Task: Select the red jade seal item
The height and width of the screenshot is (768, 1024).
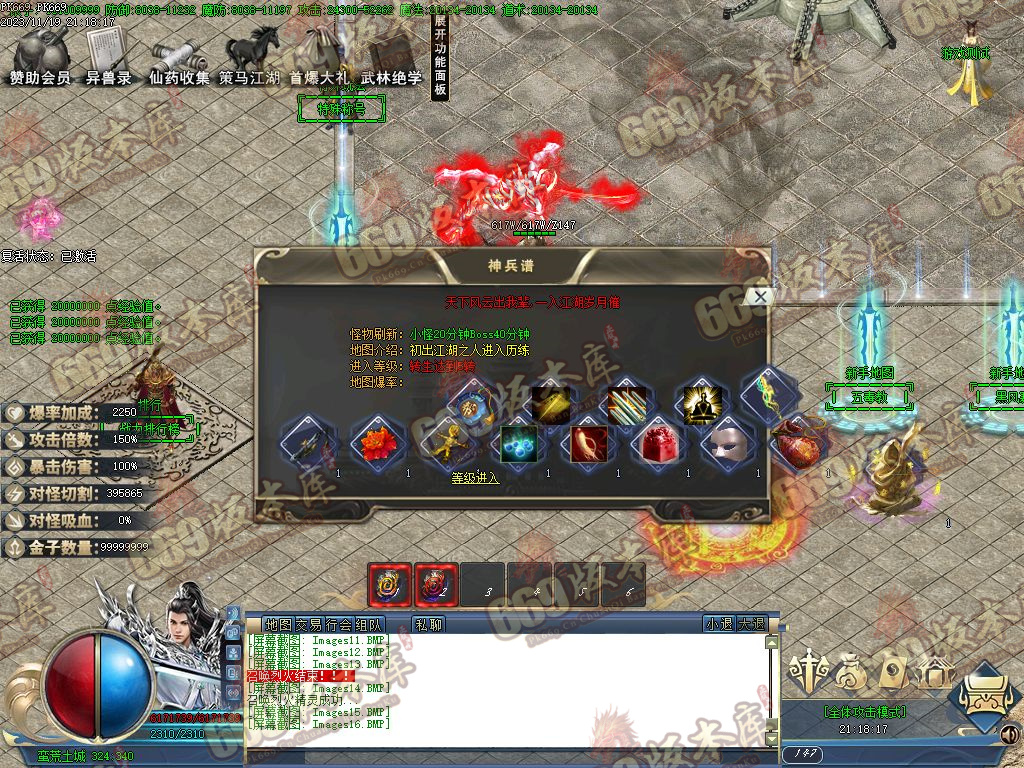Action: click(657, 444)
